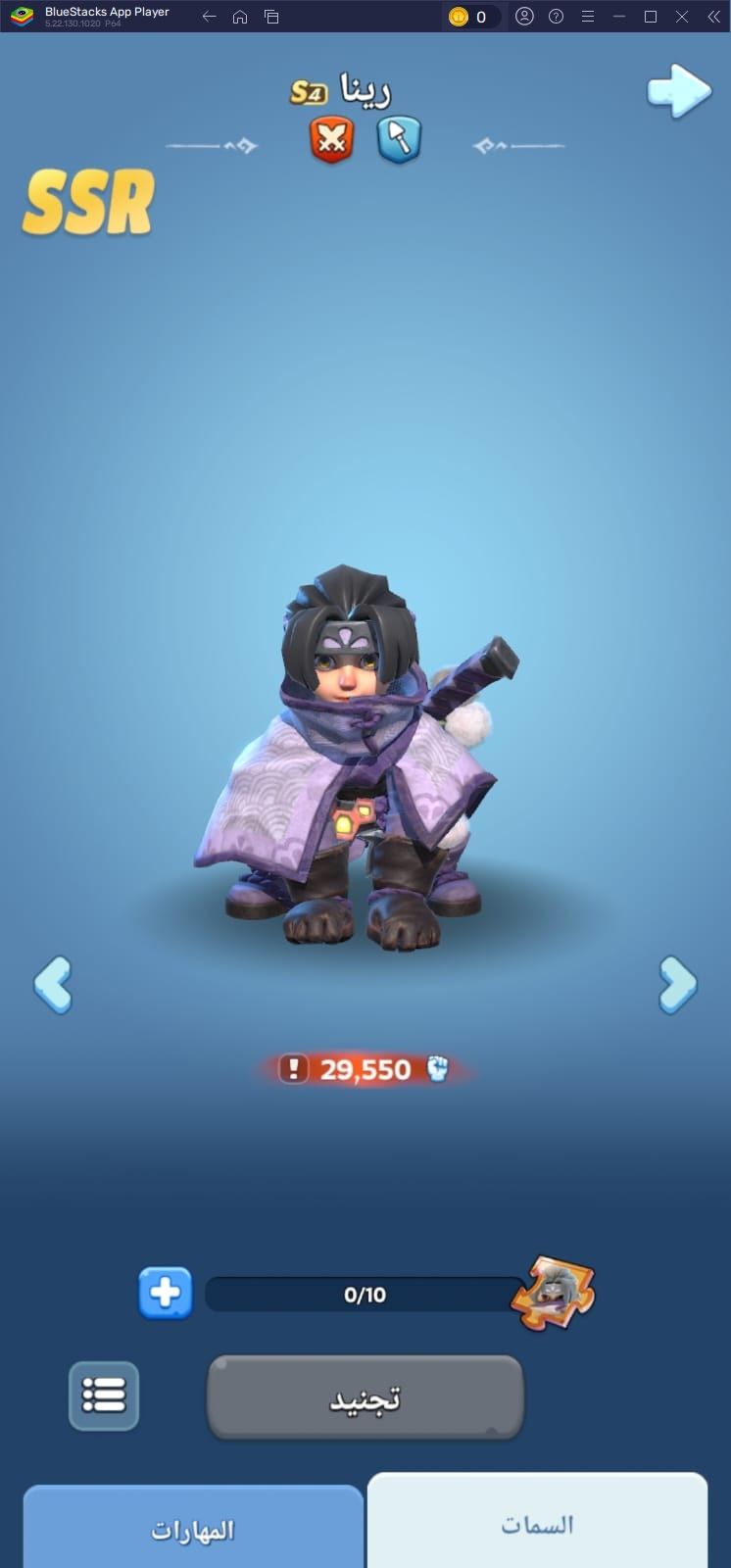731x1568 pixels.
Task: Tap the red exclamation power warning icon
Action: point(293,1068)
